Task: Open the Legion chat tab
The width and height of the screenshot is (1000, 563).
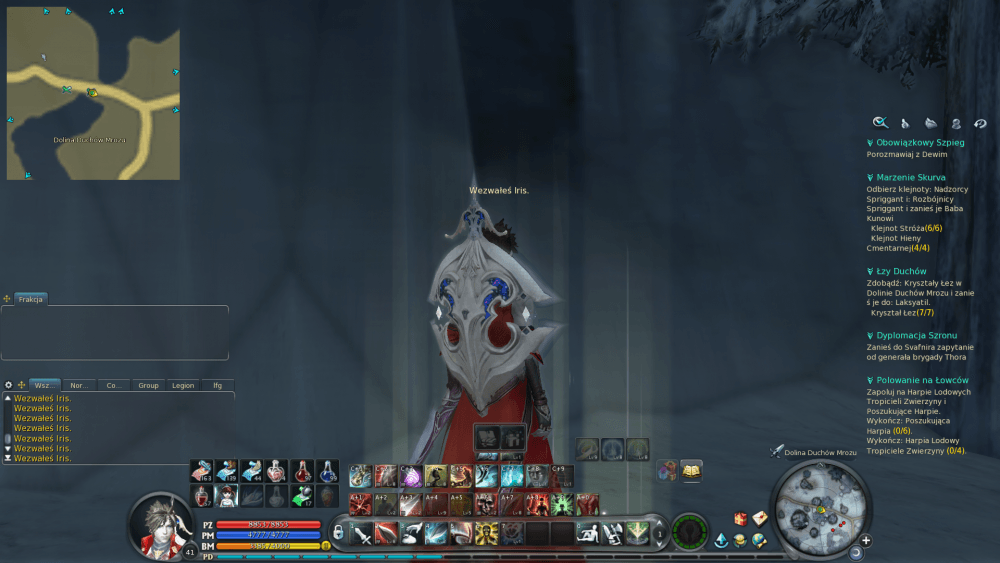Action: point(183,385)
